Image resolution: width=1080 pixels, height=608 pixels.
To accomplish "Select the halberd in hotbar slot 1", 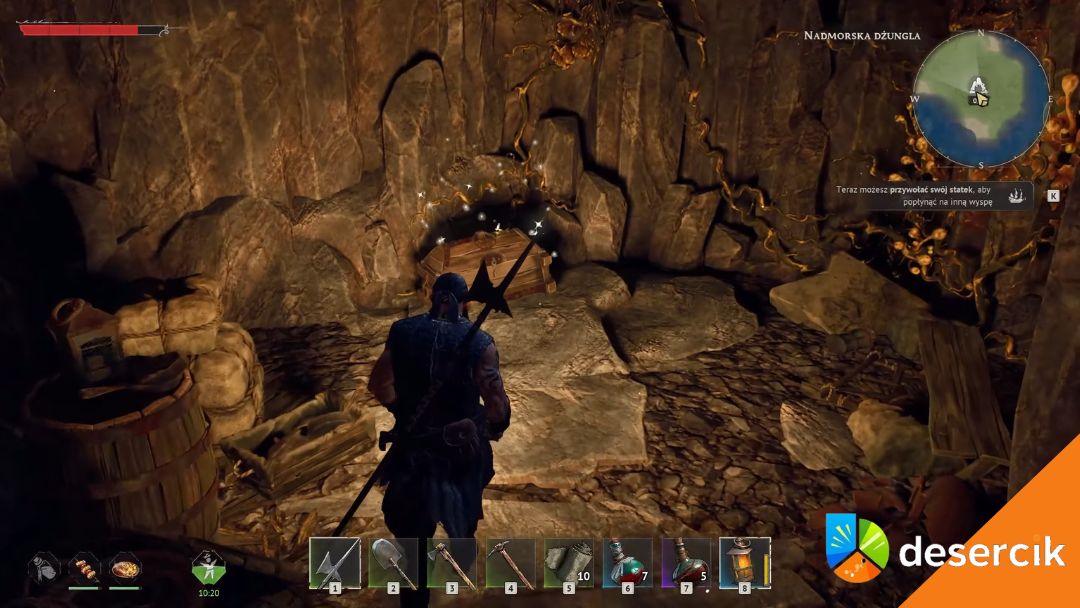I will tap(334, 563).
